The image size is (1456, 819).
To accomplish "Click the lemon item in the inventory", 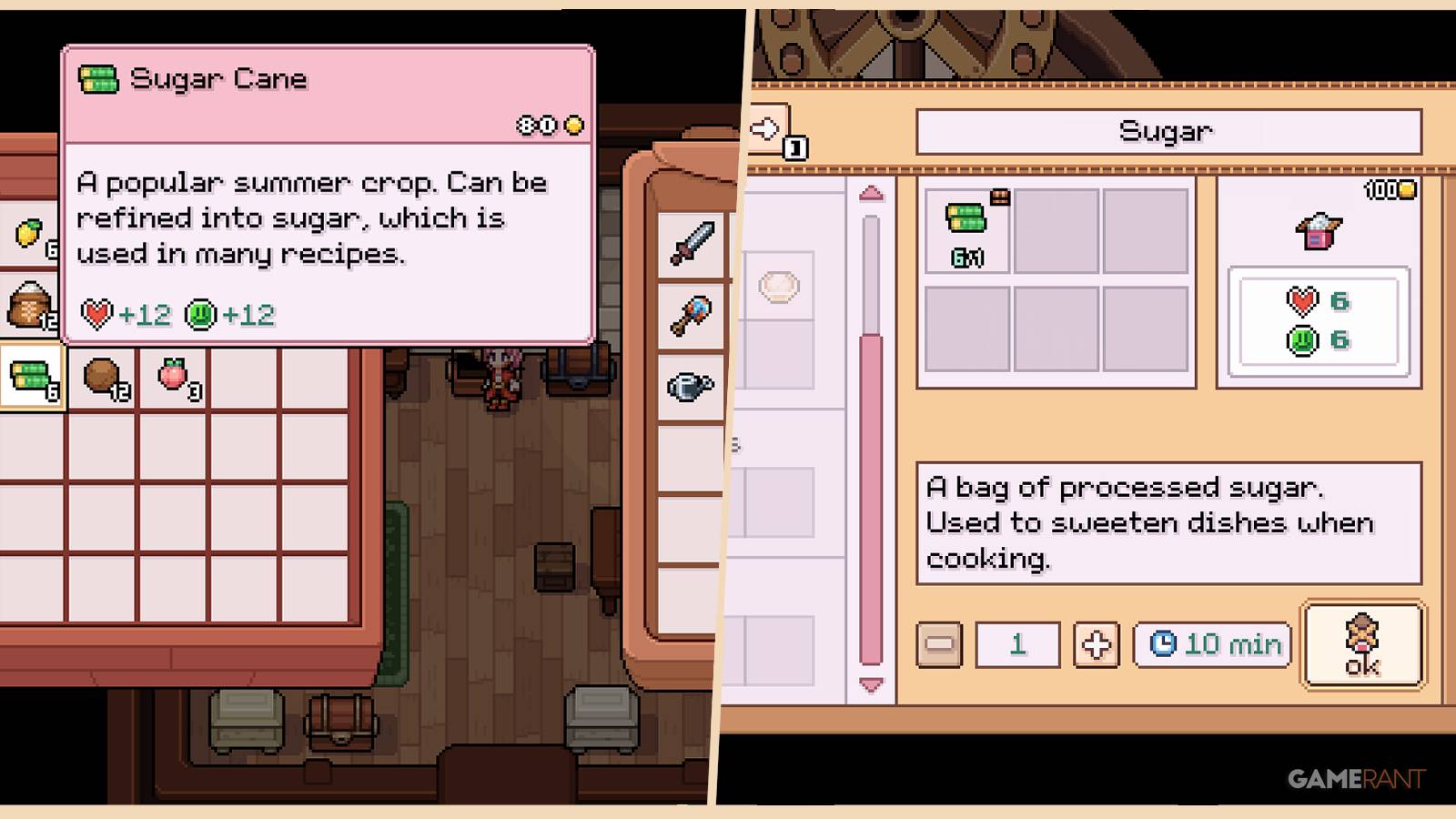I will [27, 232].
